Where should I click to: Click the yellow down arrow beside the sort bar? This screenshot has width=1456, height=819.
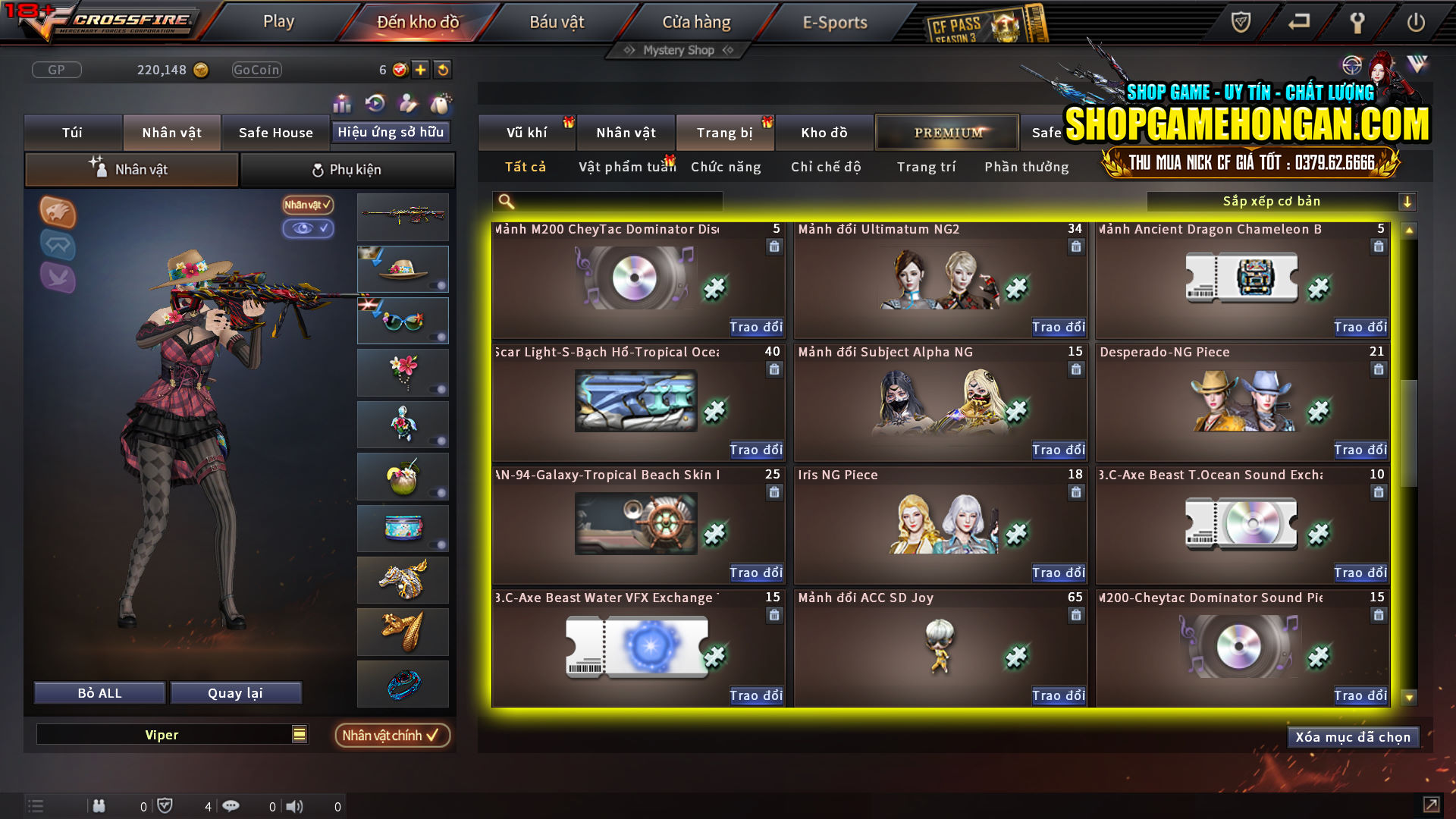1408,202
